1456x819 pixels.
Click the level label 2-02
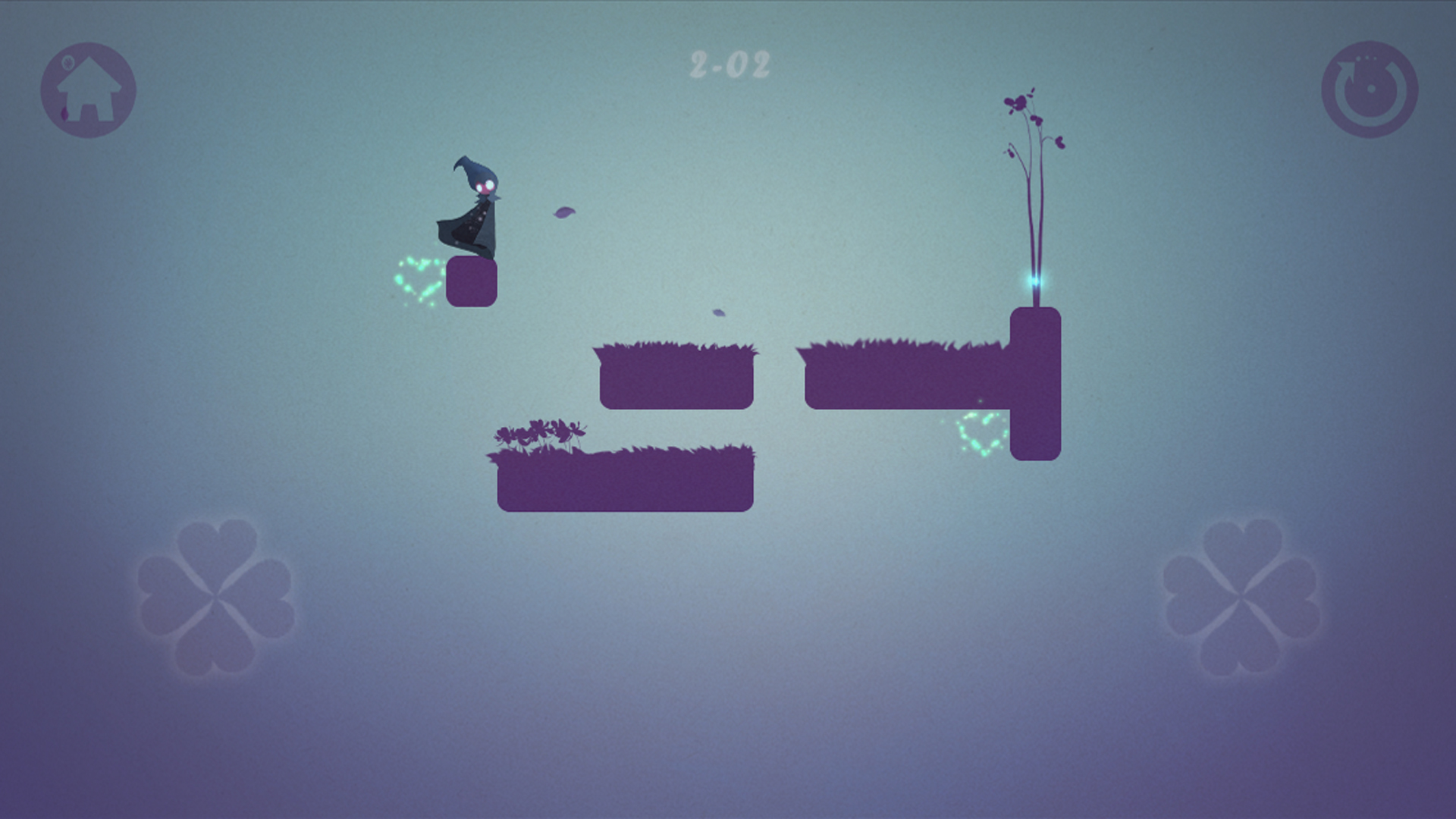click(x=728, y=64)
